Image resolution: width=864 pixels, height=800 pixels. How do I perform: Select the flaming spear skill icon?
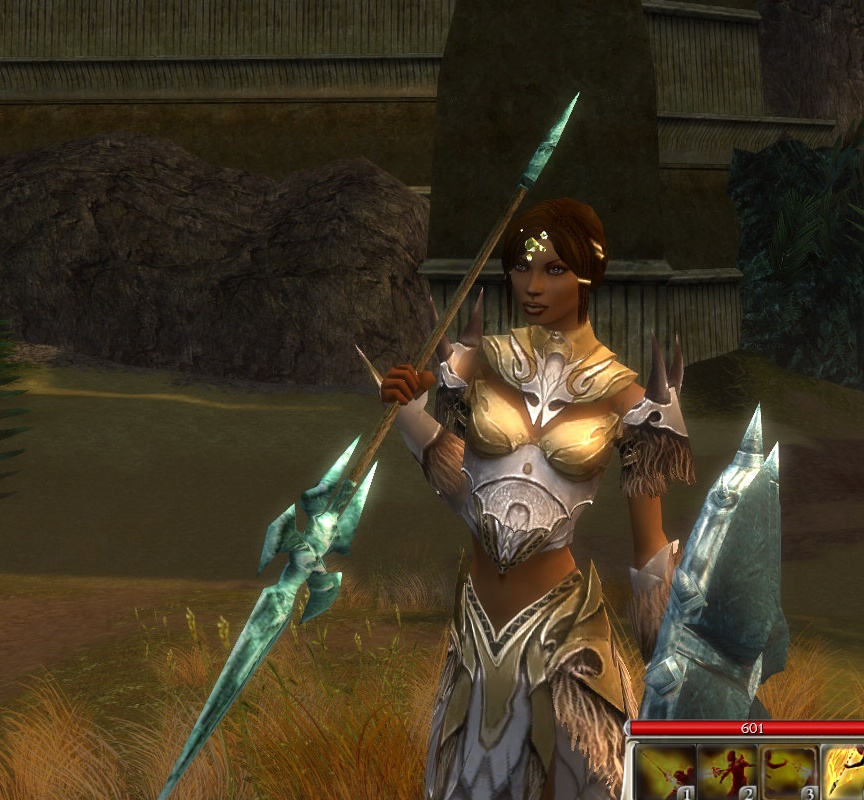click(844, 773)
